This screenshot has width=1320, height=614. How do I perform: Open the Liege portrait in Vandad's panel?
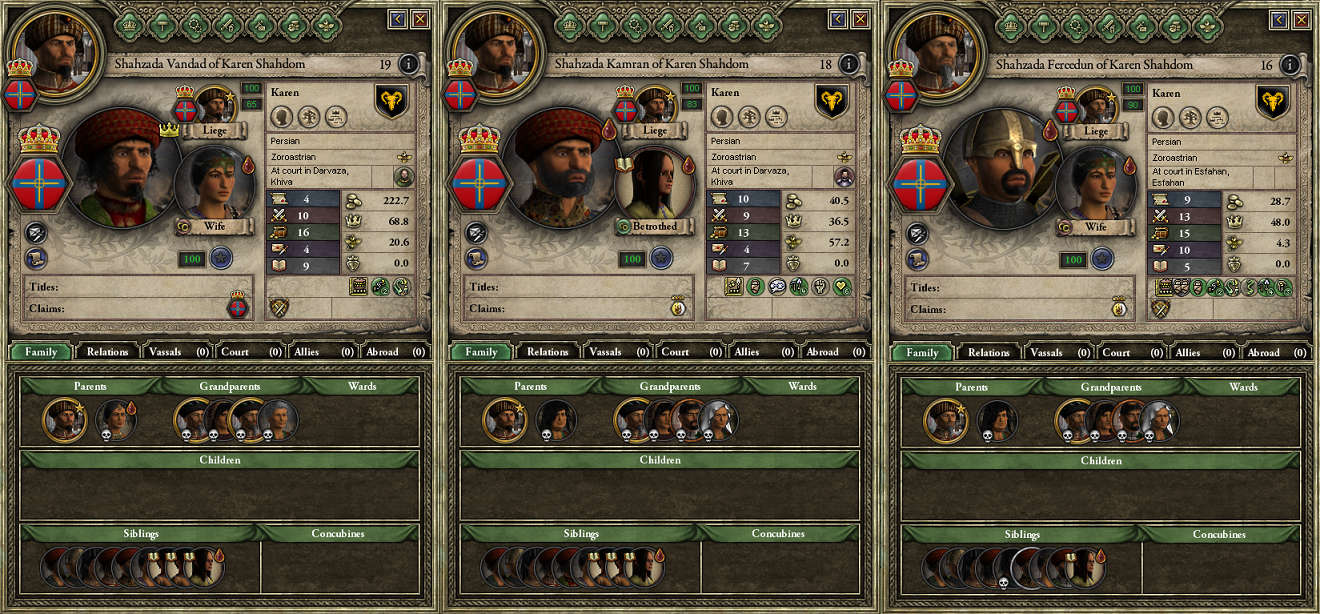(214, 105)
